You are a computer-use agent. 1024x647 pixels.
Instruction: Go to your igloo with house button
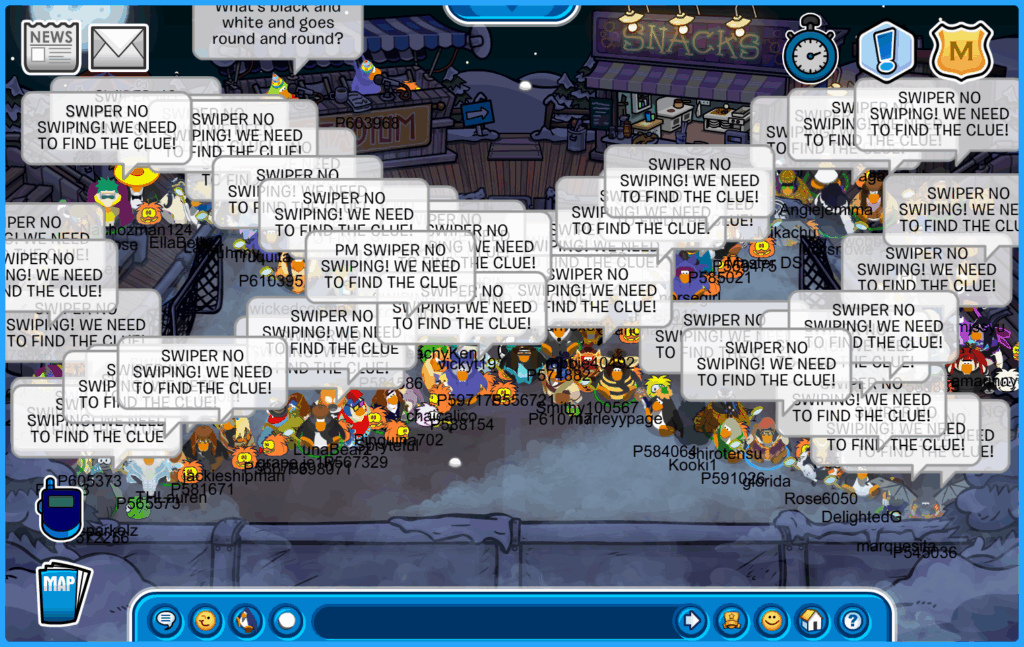coord(812,621)
